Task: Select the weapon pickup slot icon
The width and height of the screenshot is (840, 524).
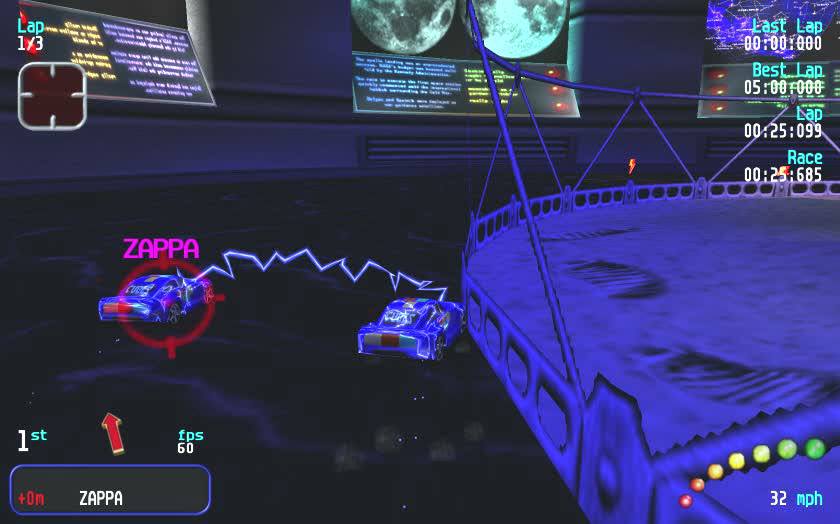Action: 51,96
